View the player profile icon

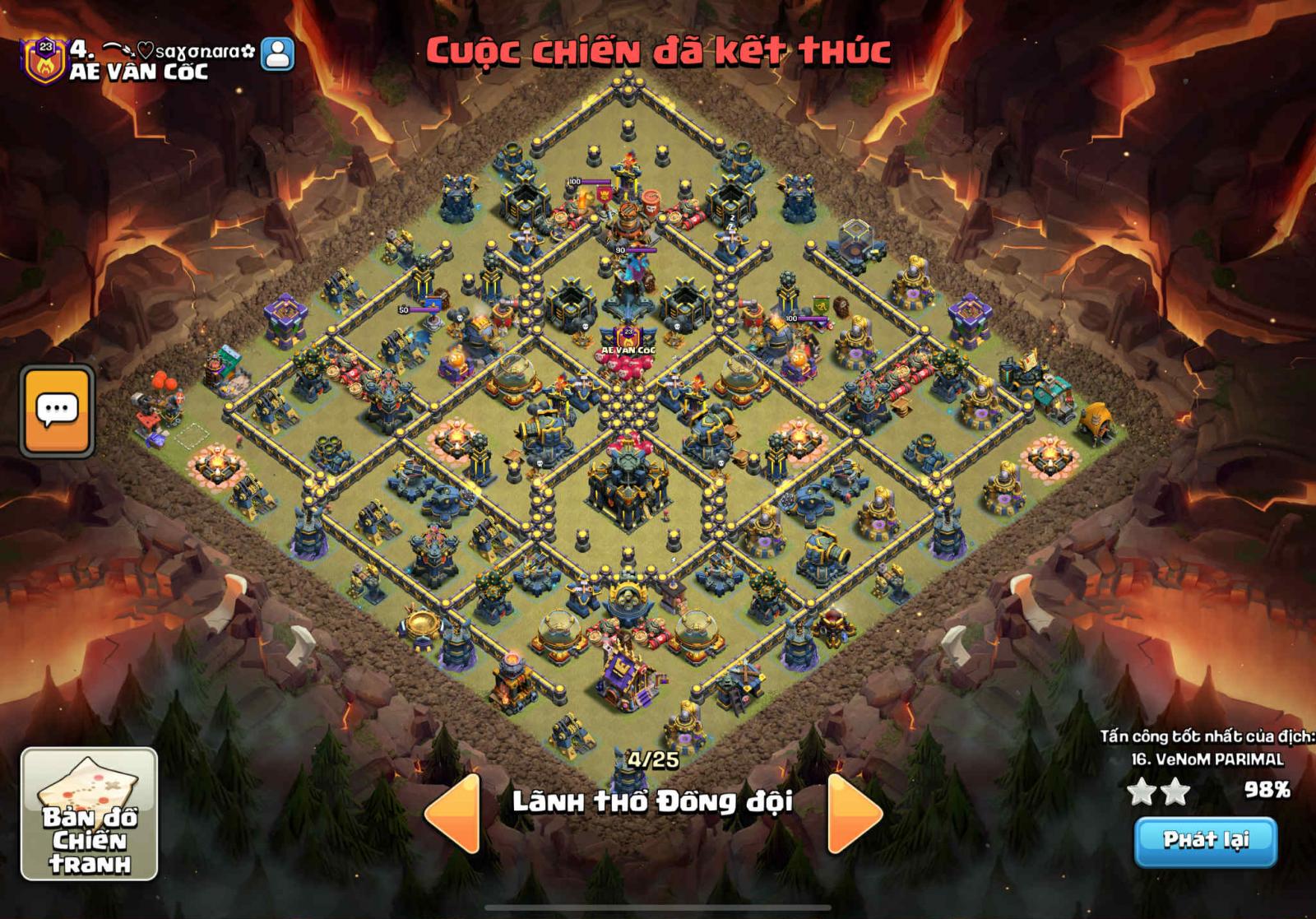point(277,53)
